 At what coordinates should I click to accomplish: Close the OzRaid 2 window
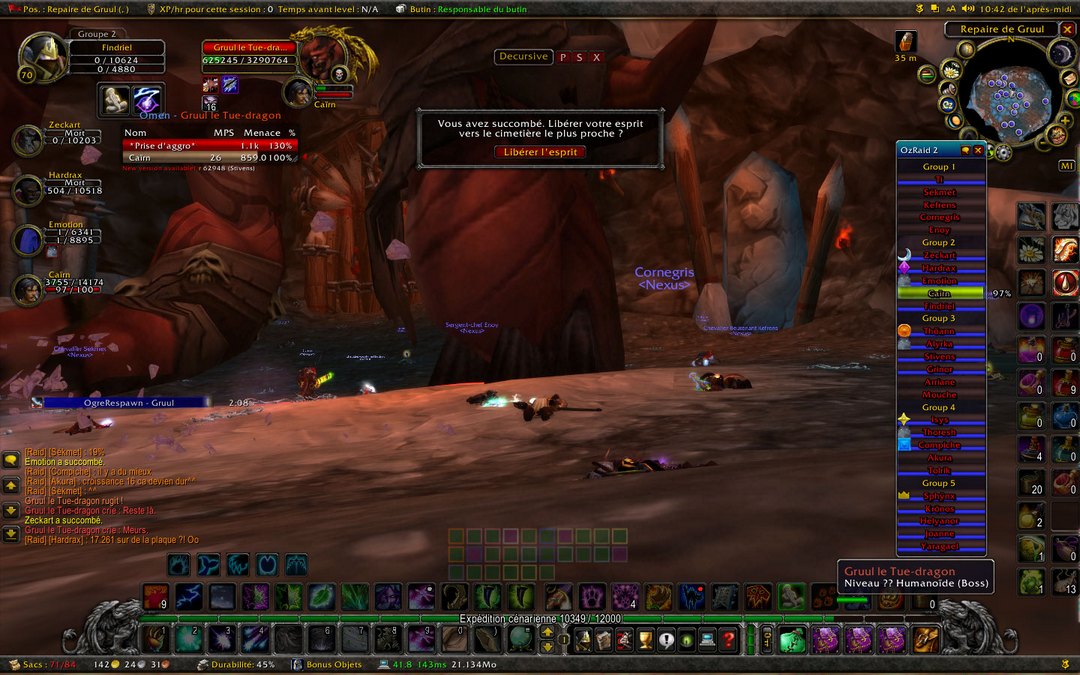[x=978, y=150]
